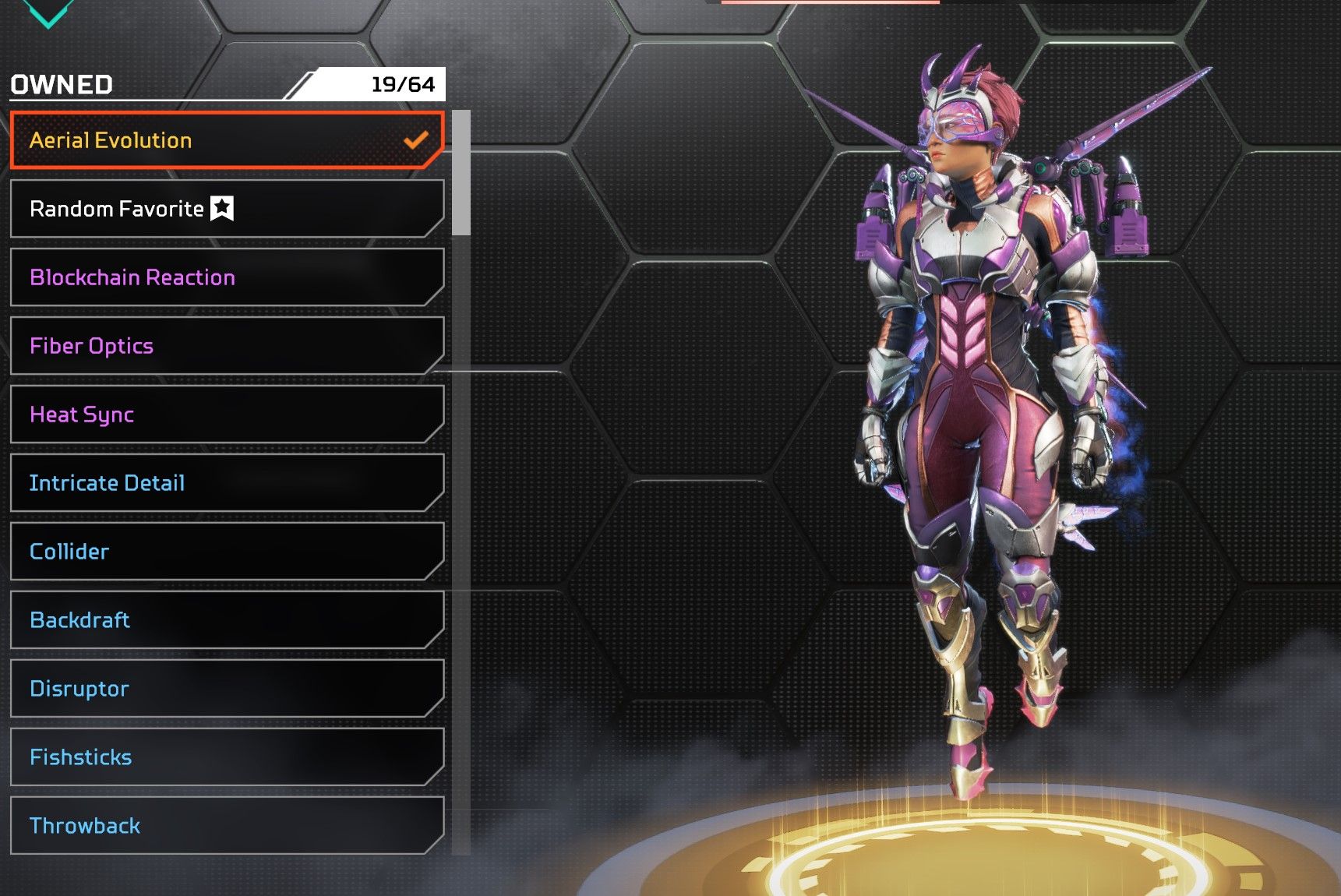Equip the Heat Sync skin
The height and width of the screenshot is (896, 1341).
(226, 414)
